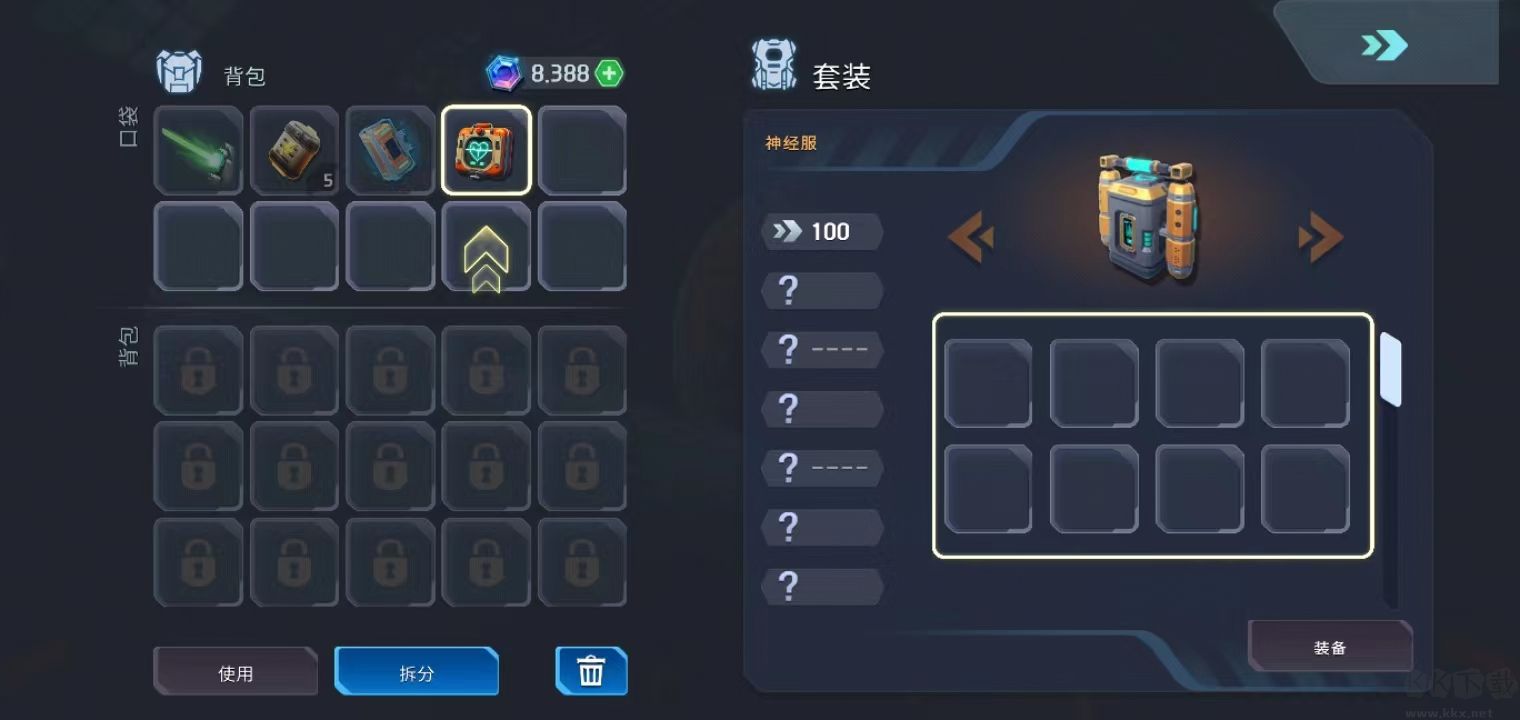Click the left arrow to view previous suit
The width and height of the screenshot is (1520, 720).
(972, 237)
